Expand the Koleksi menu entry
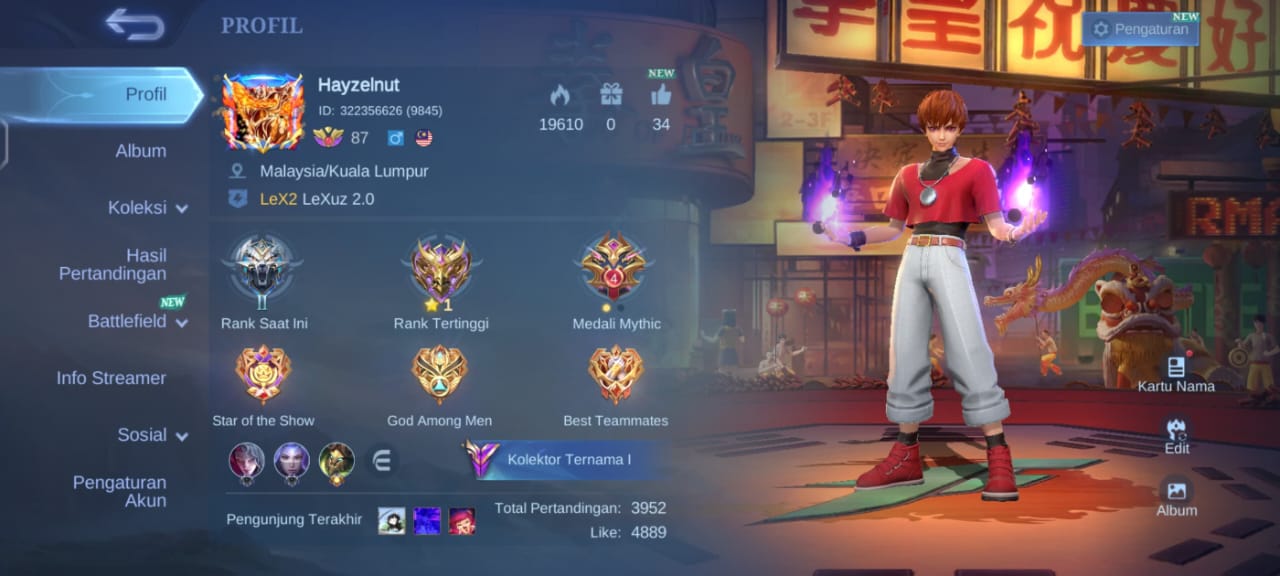 (x=147, y=208)
